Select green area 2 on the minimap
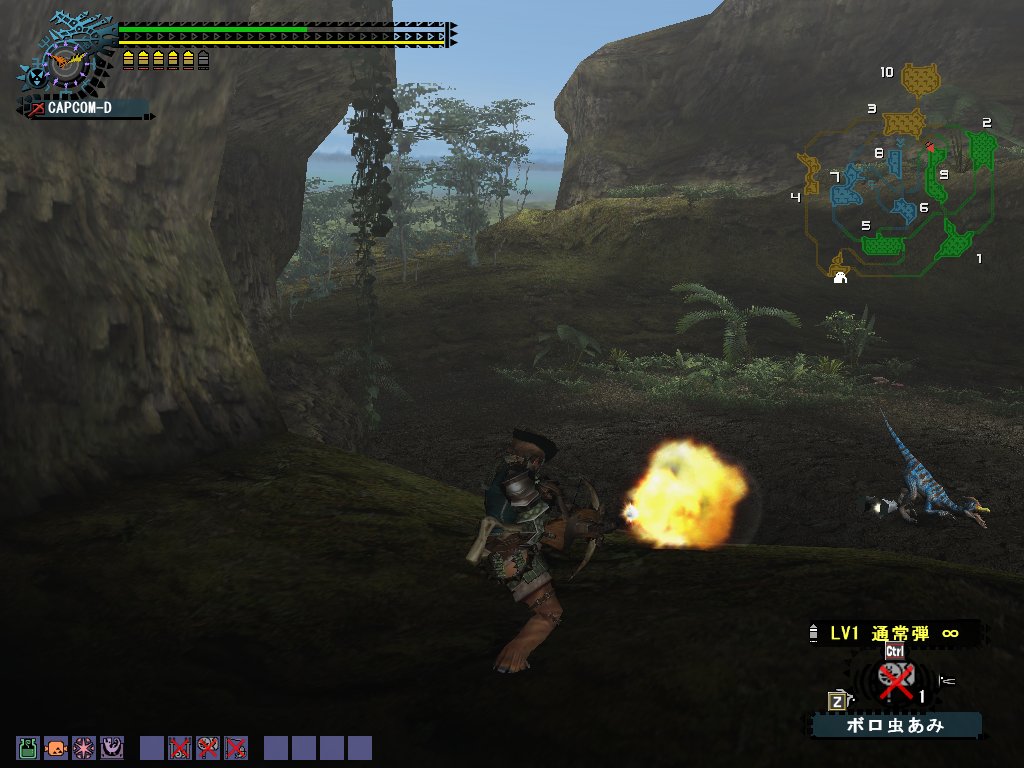Screen dimensions: 1024x768 981,150
